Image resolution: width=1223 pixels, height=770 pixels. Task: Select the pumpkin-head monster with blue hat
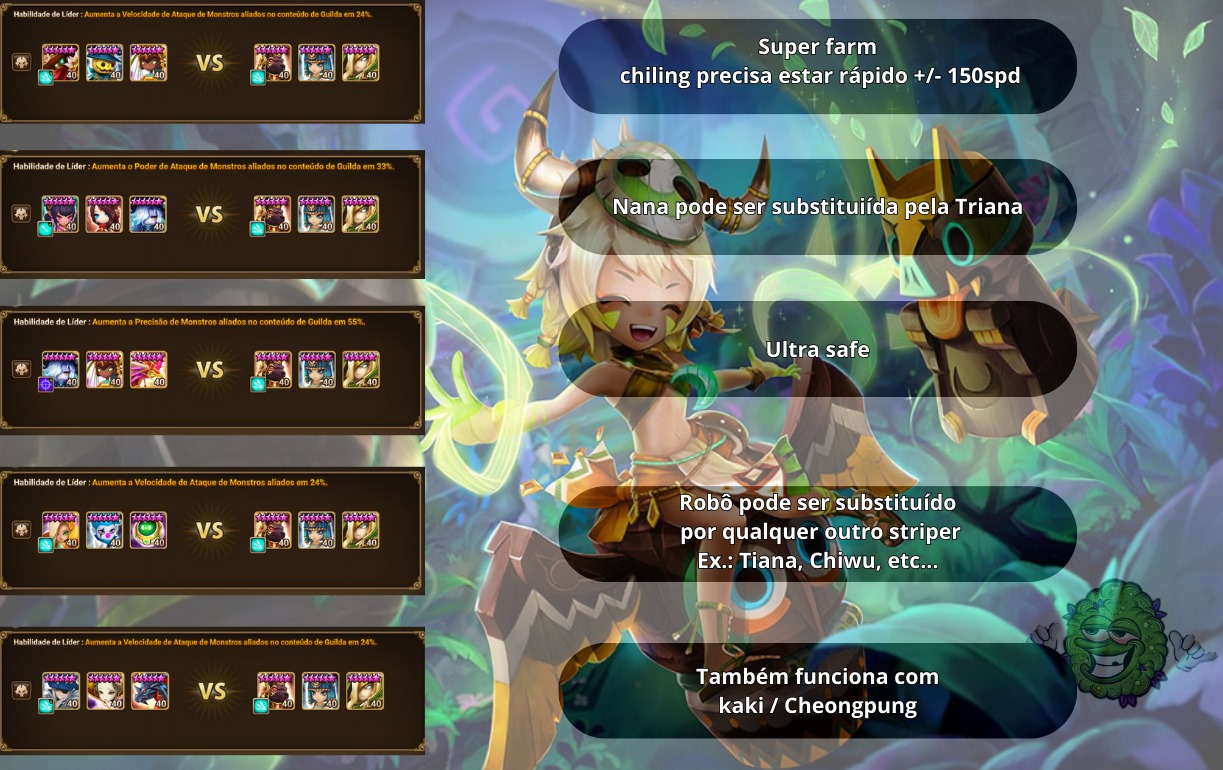(x=104, y=63)
